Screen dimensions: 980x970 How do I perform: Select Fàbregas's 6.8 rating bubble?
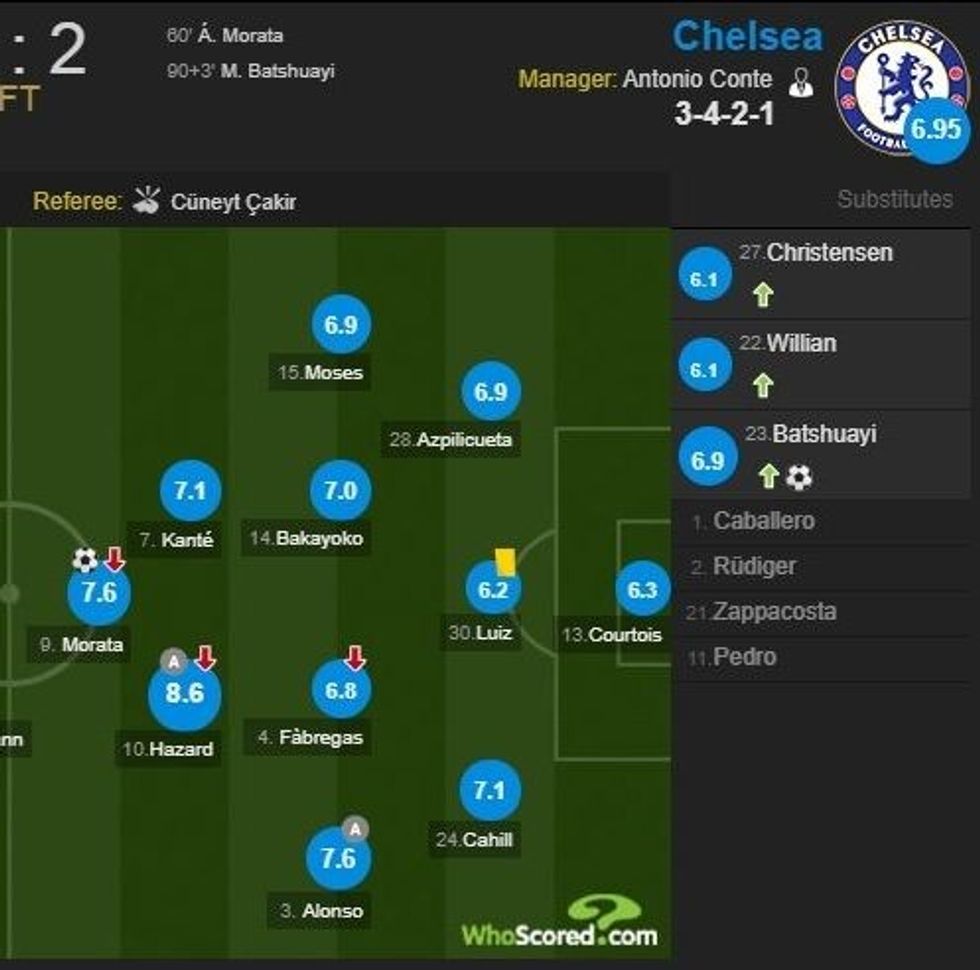point(340,690)
